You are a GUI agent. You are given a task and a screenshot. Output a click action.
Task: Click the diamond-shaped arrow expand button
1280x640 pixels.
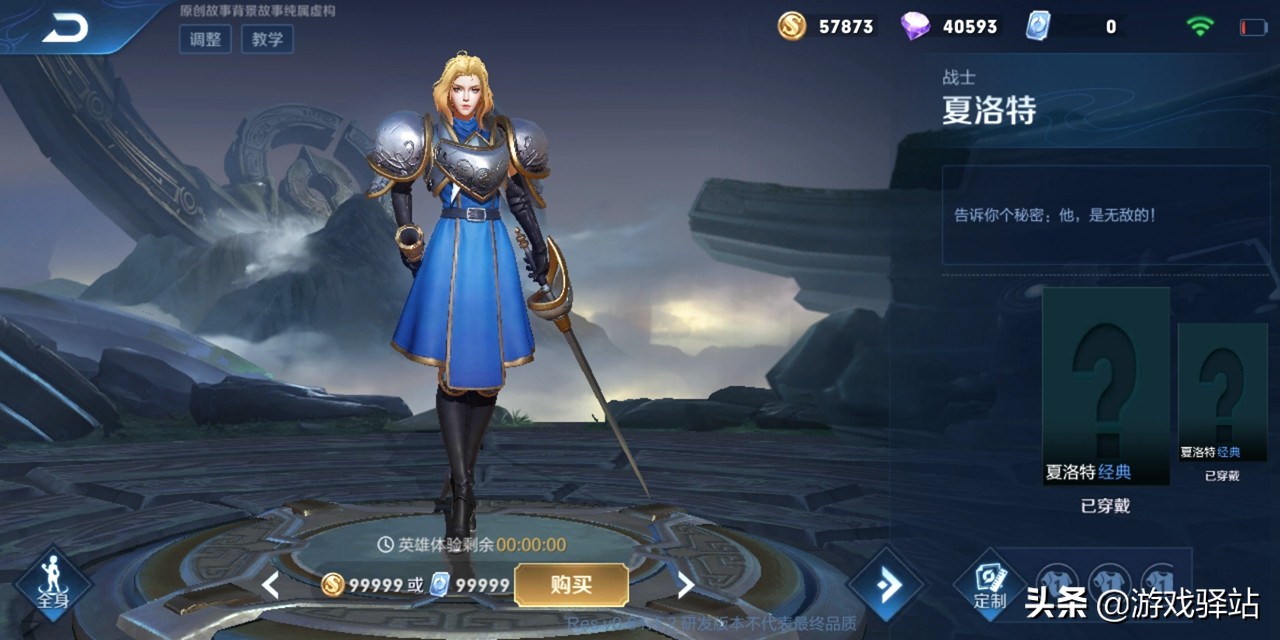887,584
